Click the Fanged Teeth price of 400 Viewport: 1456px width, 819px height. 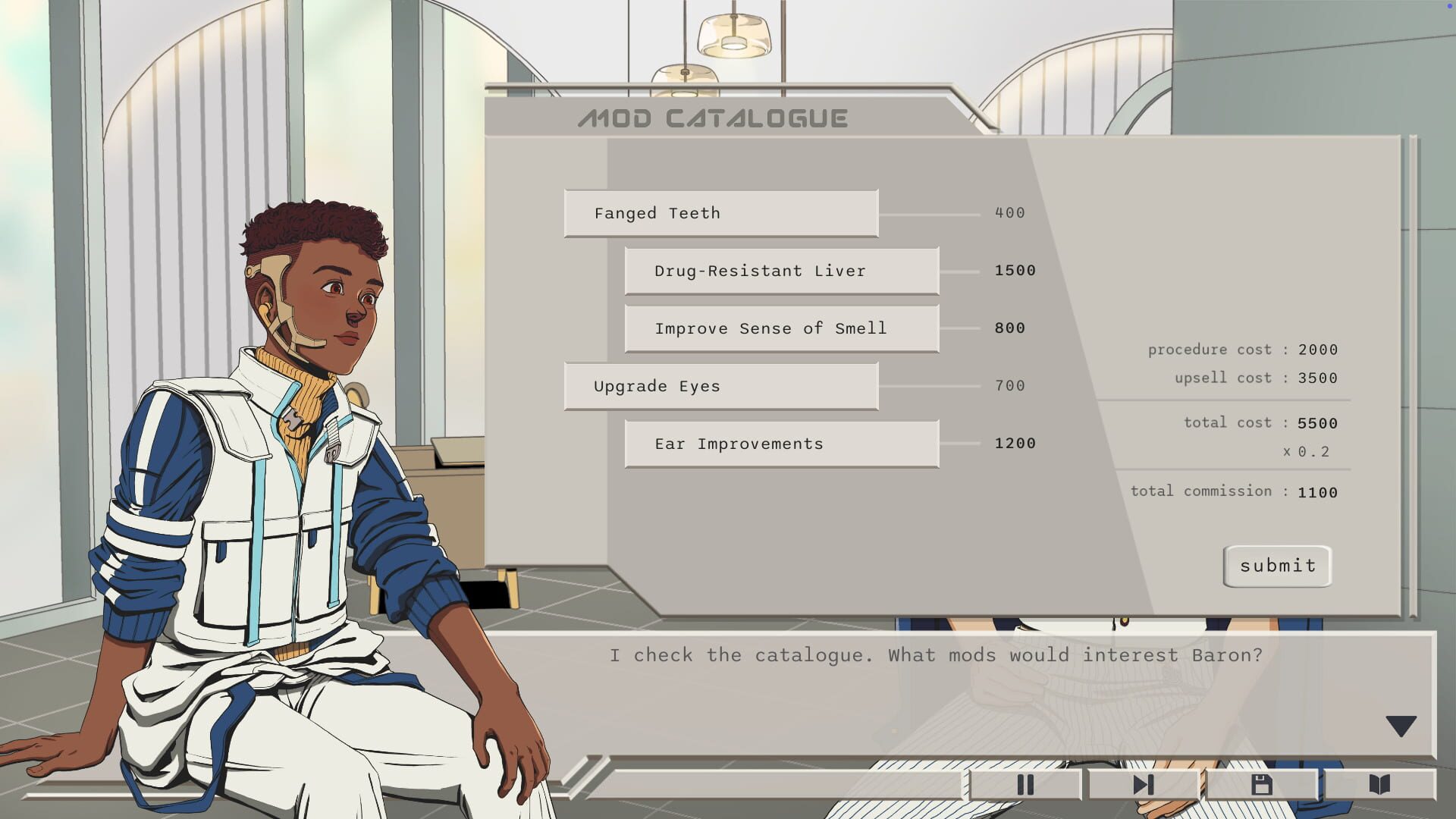click(1011, 213)
